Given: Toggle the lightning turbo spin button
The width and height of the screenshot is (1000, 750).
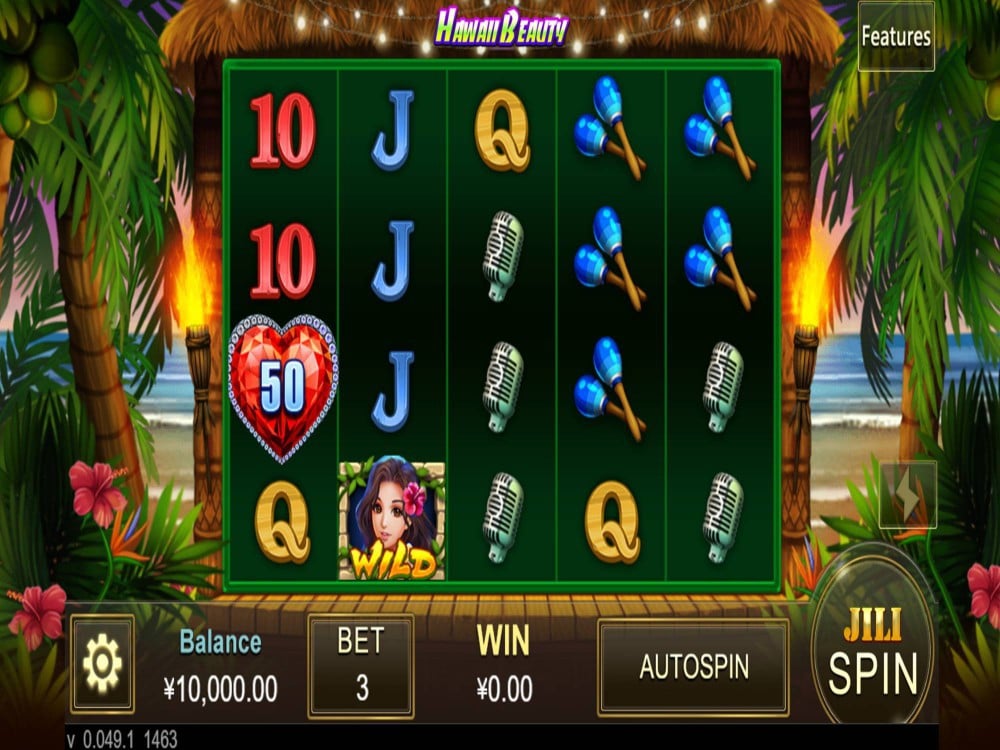Looking at the screenshot, I should [x=908, y=494].
